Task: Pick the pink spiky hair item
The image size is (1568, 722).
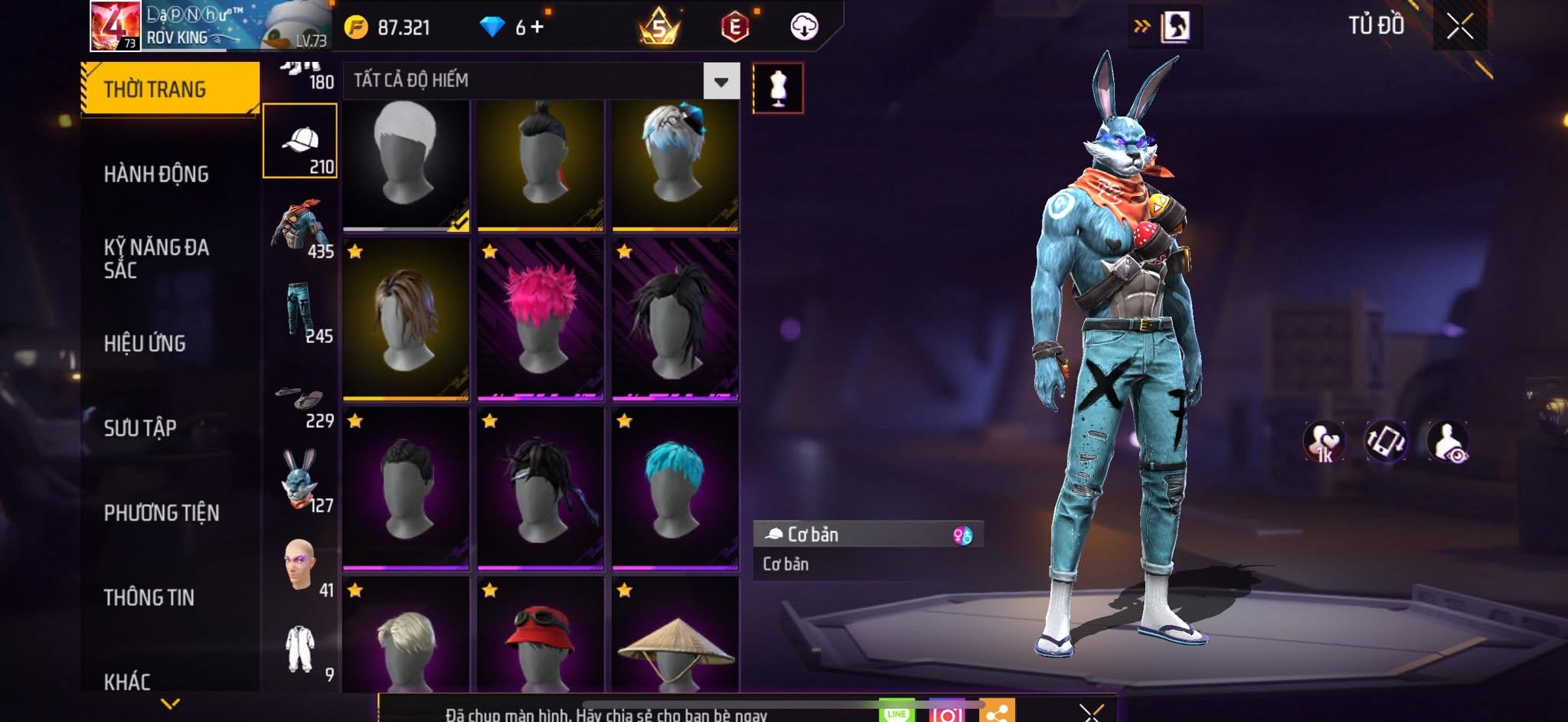Action: [541, 319]
